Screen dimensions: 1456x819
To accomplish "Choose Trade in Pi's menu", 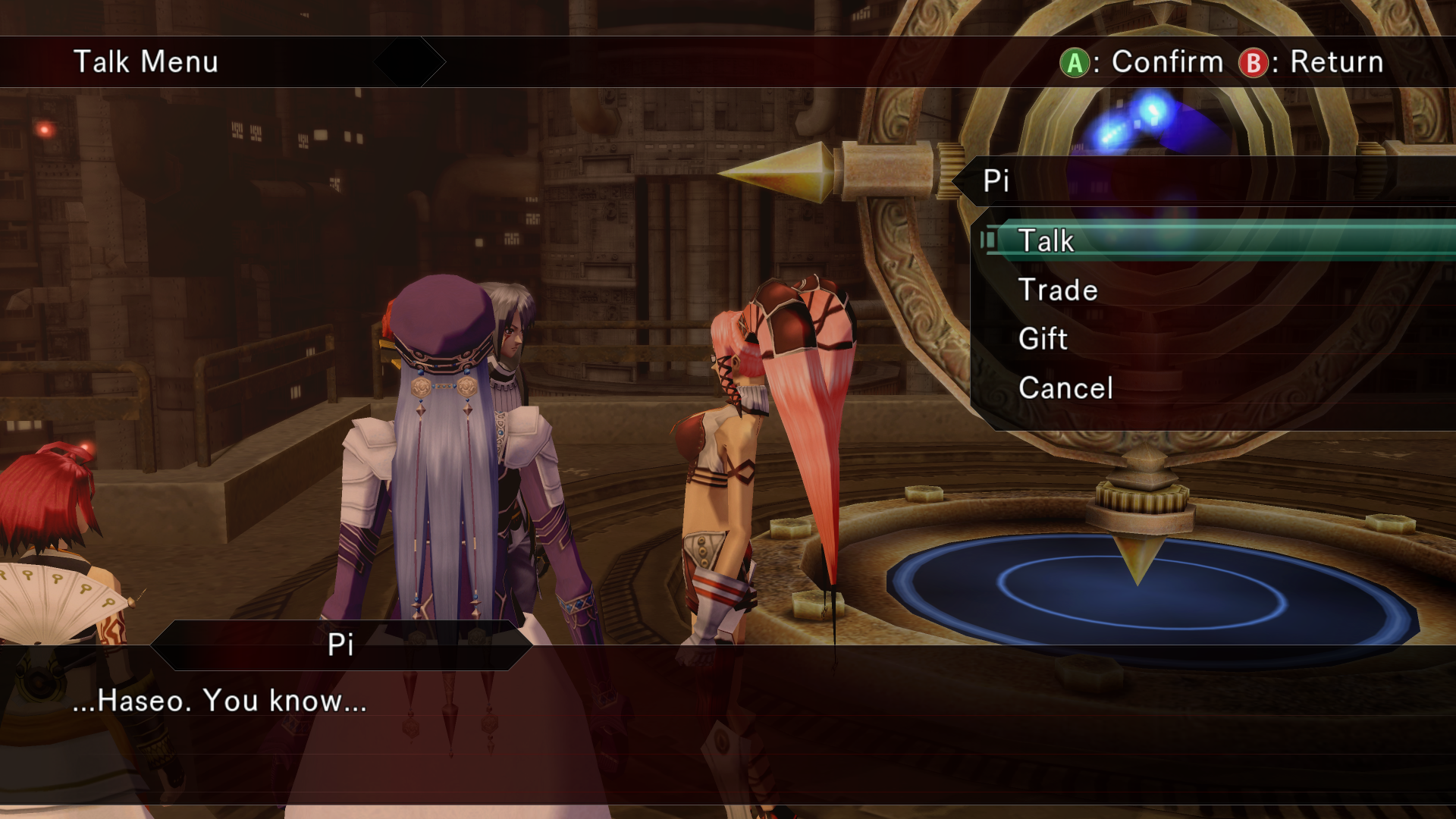I will coord(1058,290).
